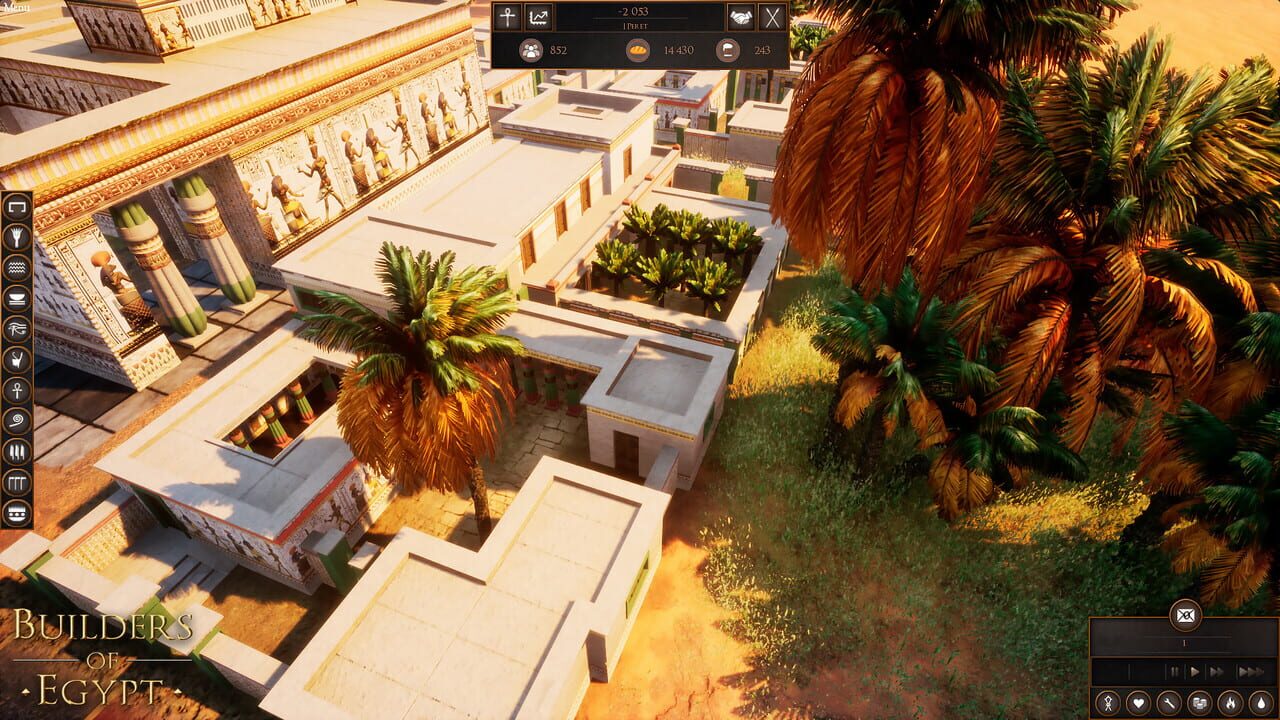Toggle the health heart overlay
Image resolution: width=1280 pixels, height=720 pixels.
(x=1139, y=702)
